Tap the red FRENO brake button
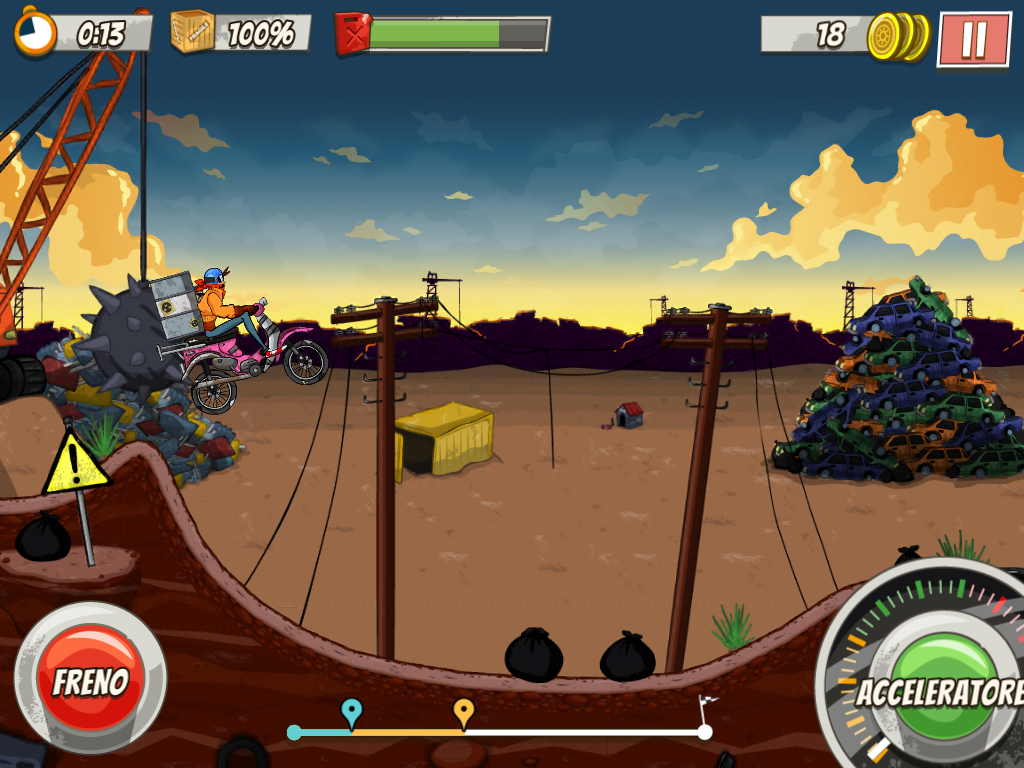The height and width of the screenshot is (768, 1024). point(90,678)
